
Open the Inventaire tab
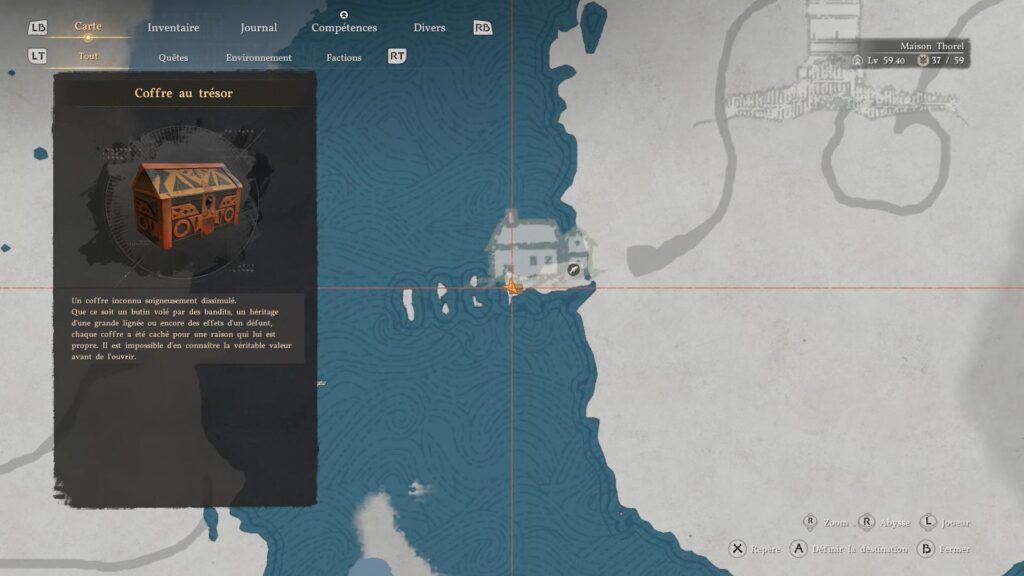tap(173, 27)
